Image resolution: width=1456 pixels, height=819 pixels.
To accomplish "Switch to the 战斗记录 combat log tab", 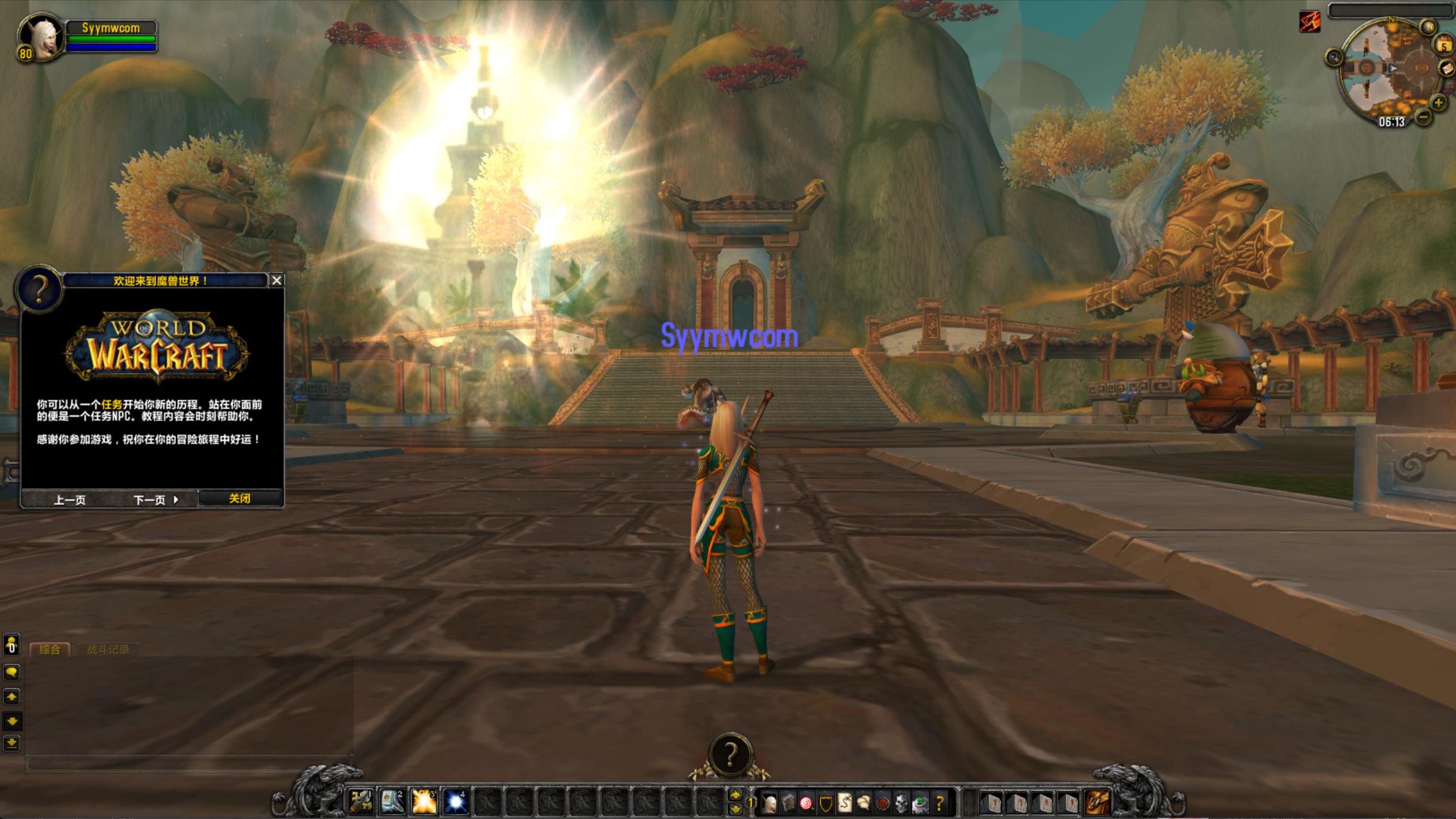I will [108, 650].
